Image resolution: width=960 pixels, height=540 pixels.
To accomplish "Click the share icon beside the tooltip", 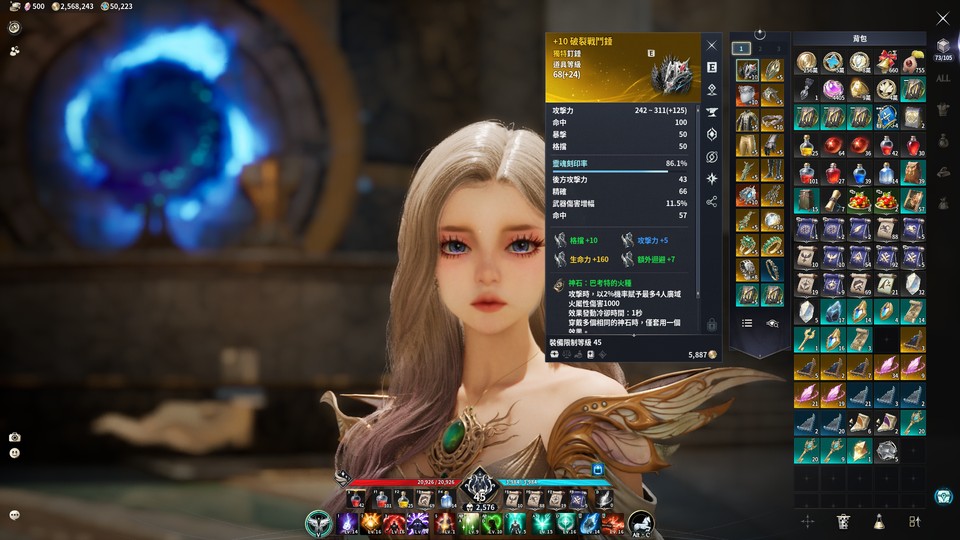I will 712,201.
